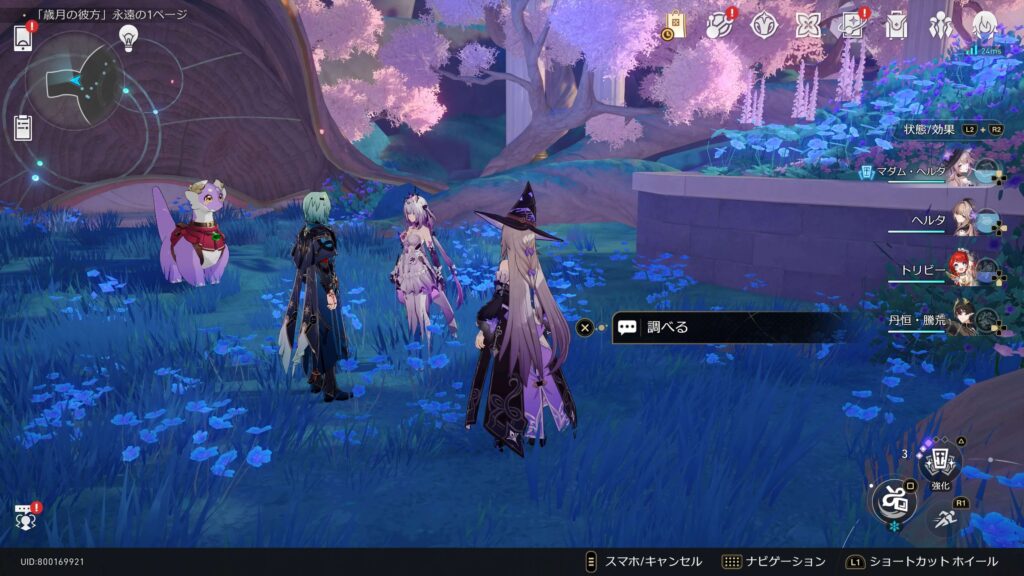Open the four-petal flower icon in top bar
Image resolution: width=1024 pixels, height=576 pixels.
807,25
